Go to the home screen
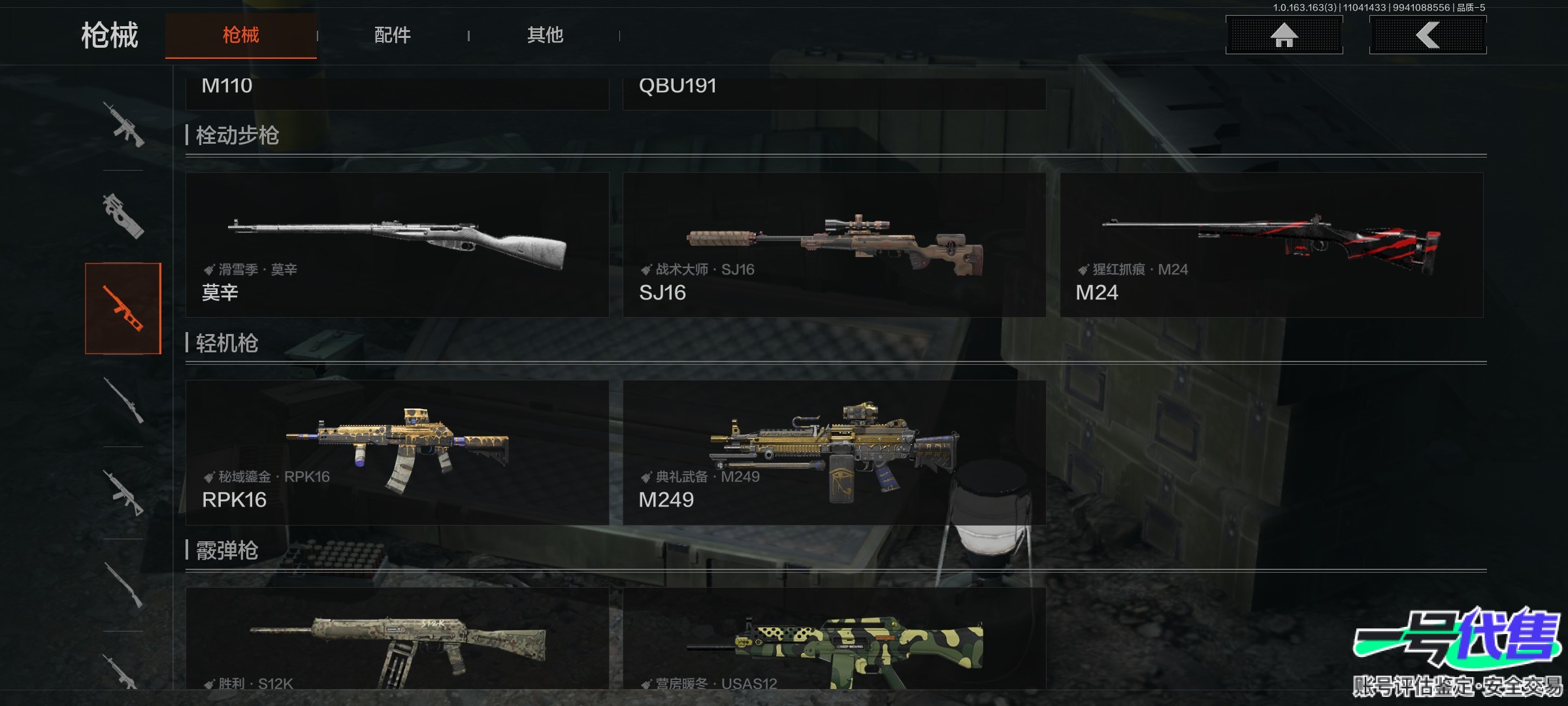 click(1284, 35)
